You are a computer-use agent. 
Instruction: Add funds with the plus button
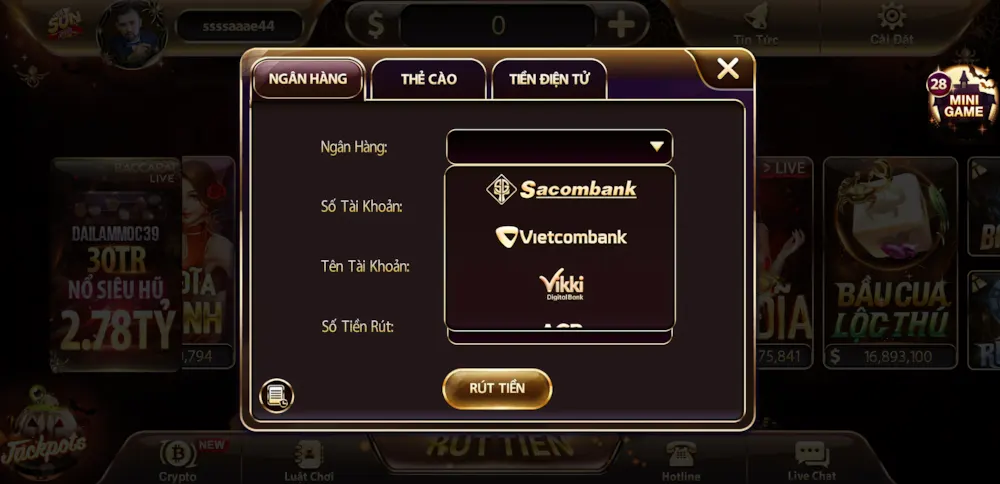pos(621,24)
